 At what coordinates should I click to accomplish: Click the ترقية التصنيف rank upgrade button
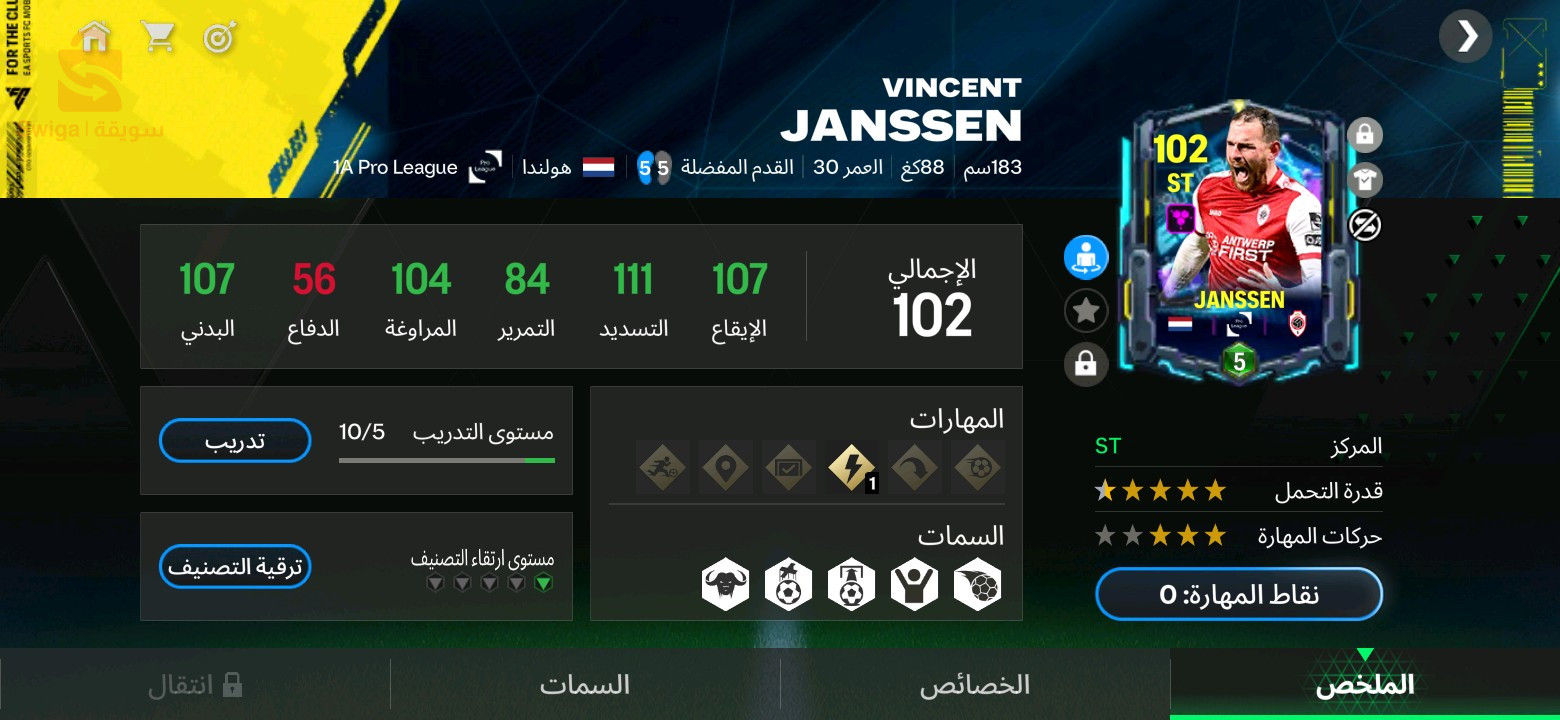(x=235, y=566)
